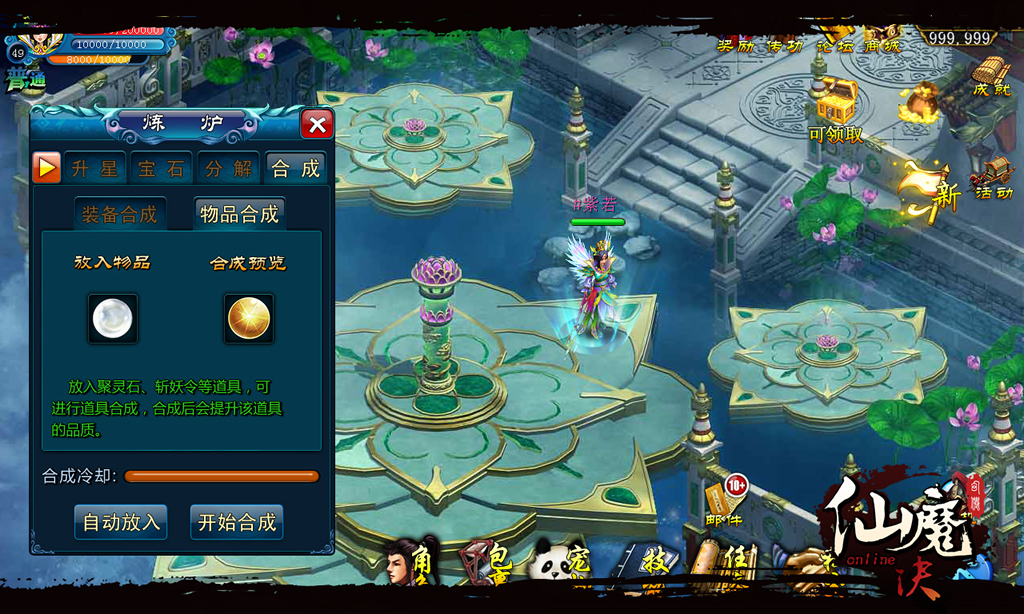Screen dimensions: 1024x614
Task: Open the 成就 achievements scroll icon
Action: [990, 75]
